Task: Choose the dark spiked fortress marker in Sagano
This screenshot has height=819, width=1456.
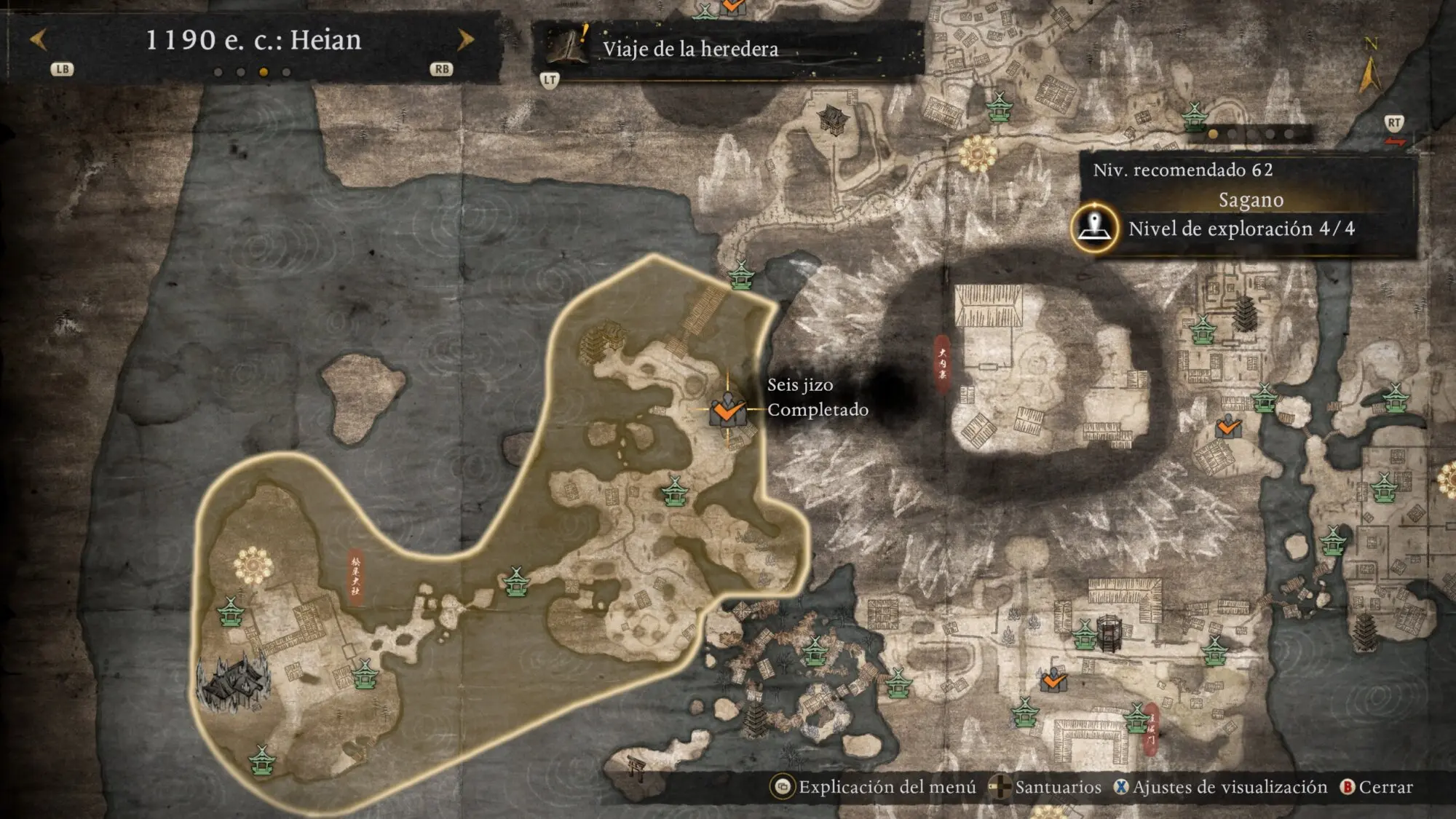Action: [x=235, y=682]
